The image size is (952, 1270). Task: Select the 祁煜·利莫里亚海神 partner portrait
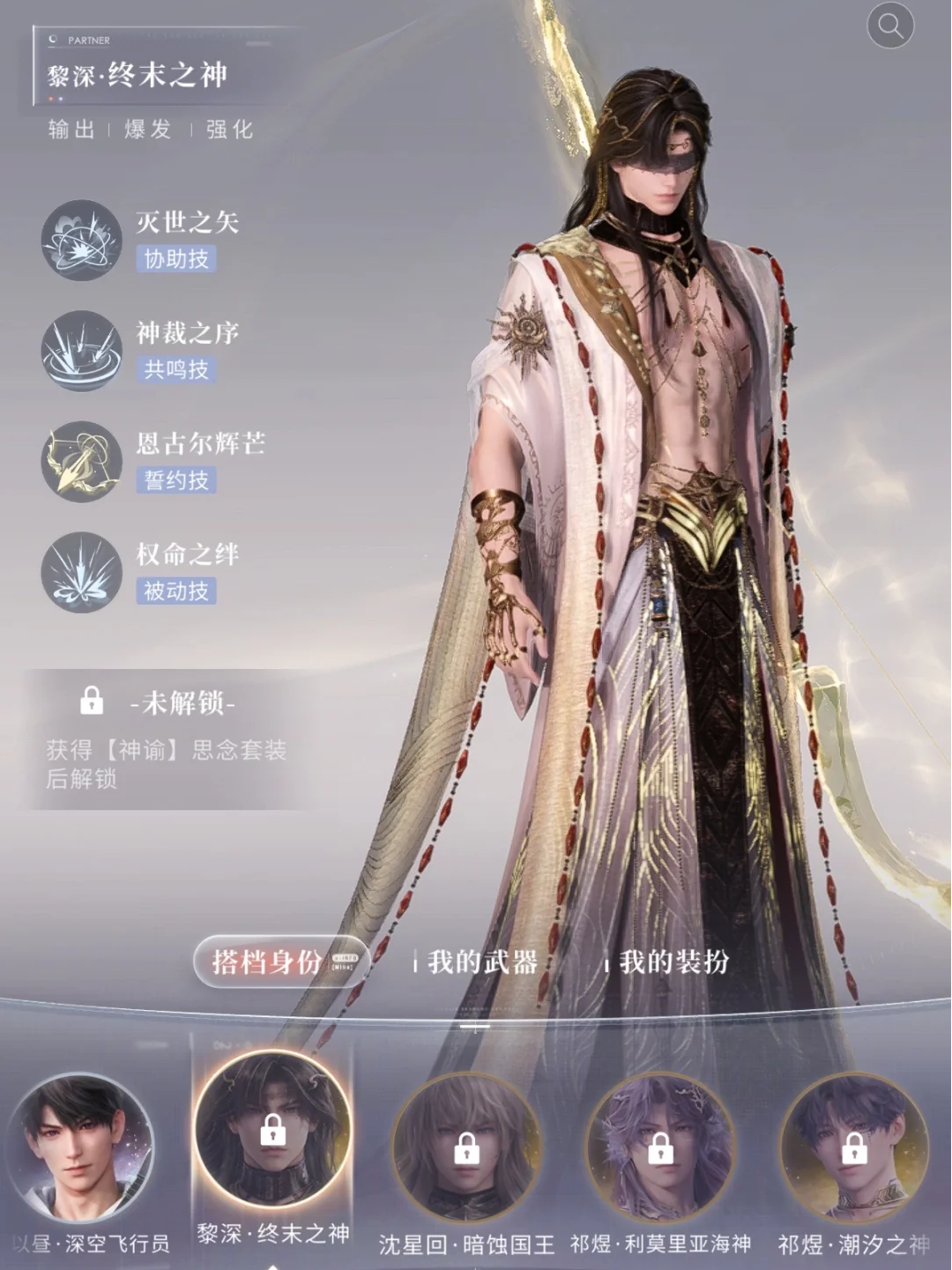coord(660,1147)
